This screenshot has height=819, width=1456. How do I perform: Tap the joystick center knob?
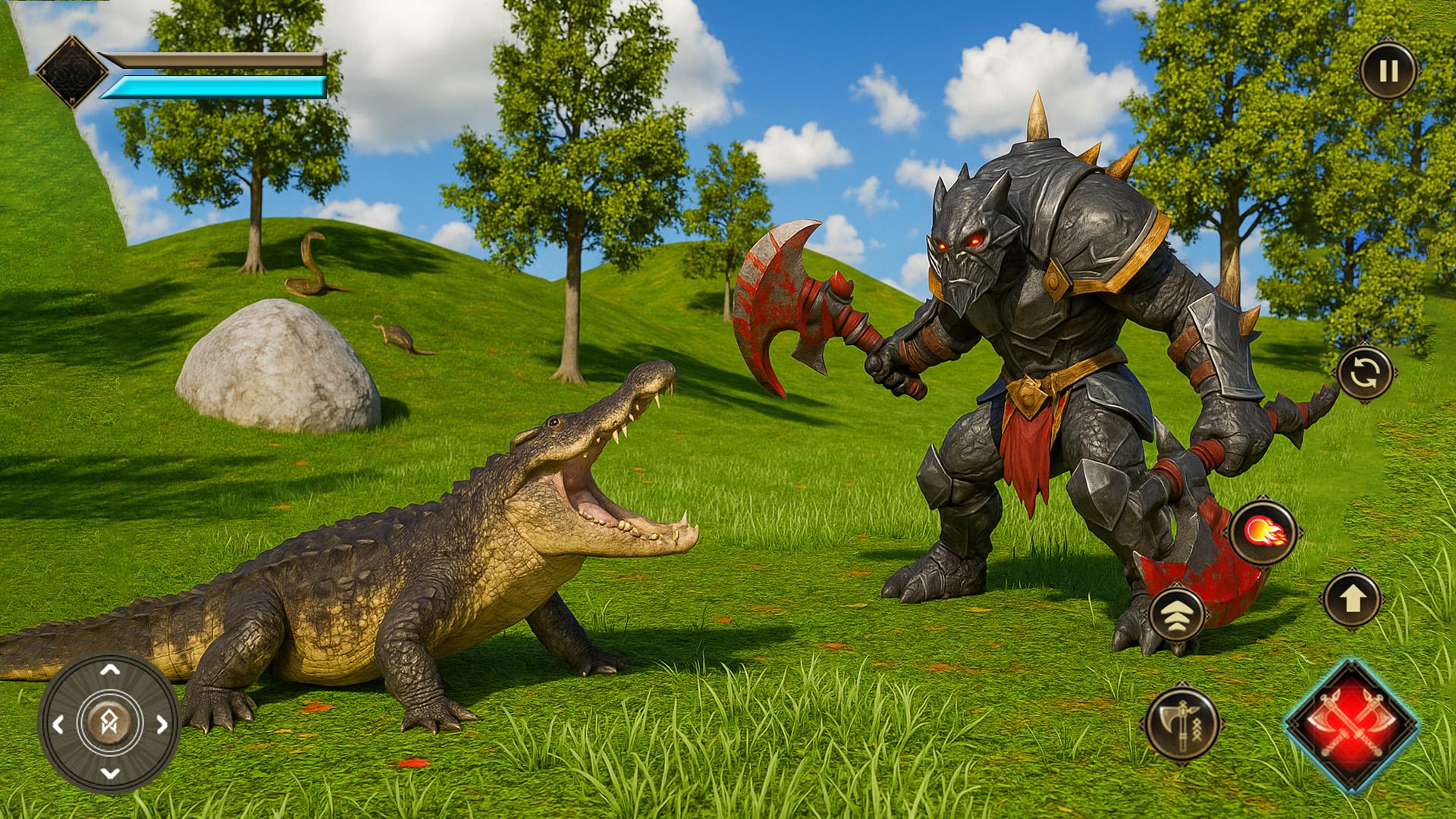(x=110, y=723)
